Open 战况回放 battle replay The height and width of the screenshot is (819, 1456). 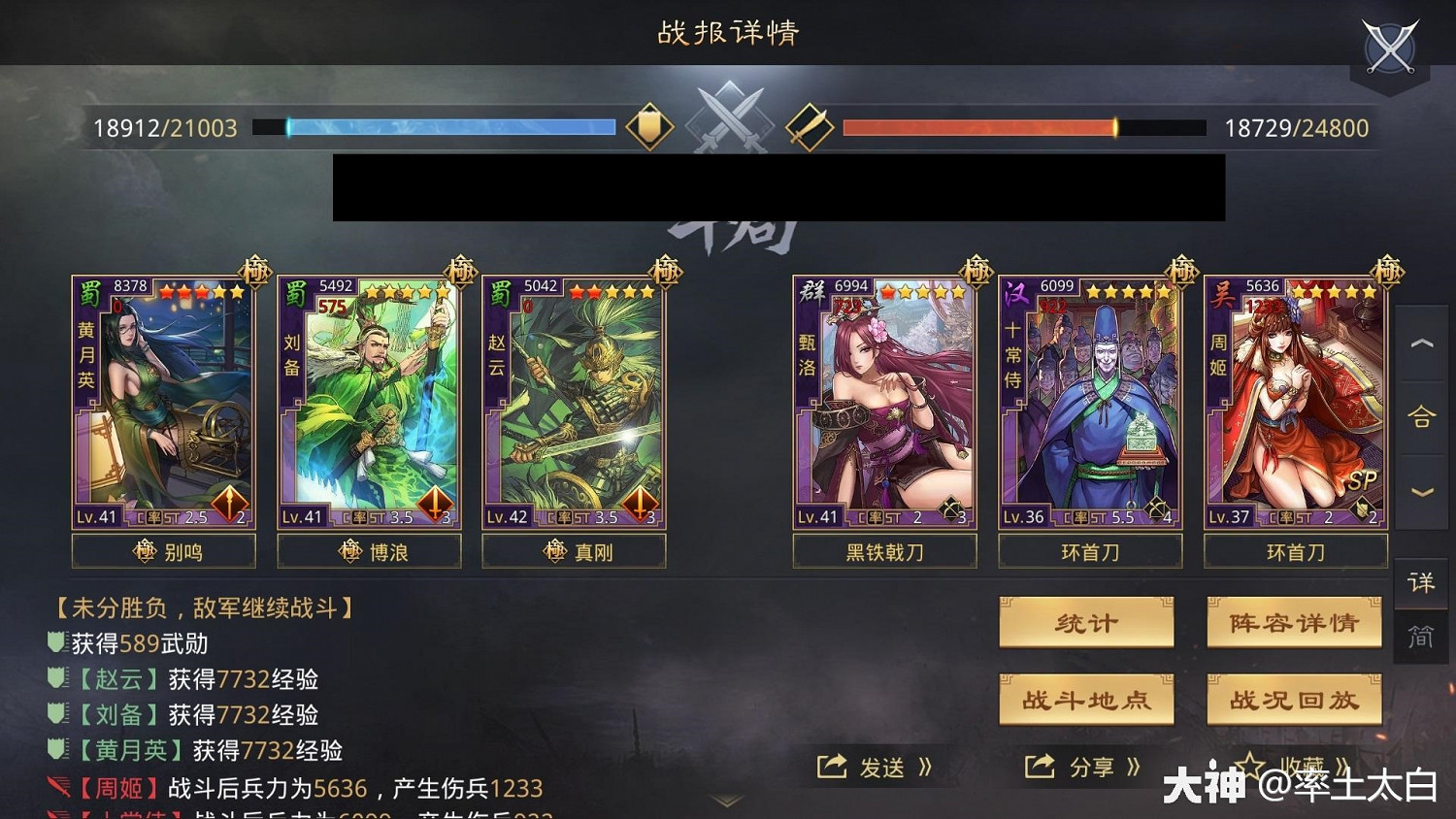pyautogui.click(x=1295, y=699)
